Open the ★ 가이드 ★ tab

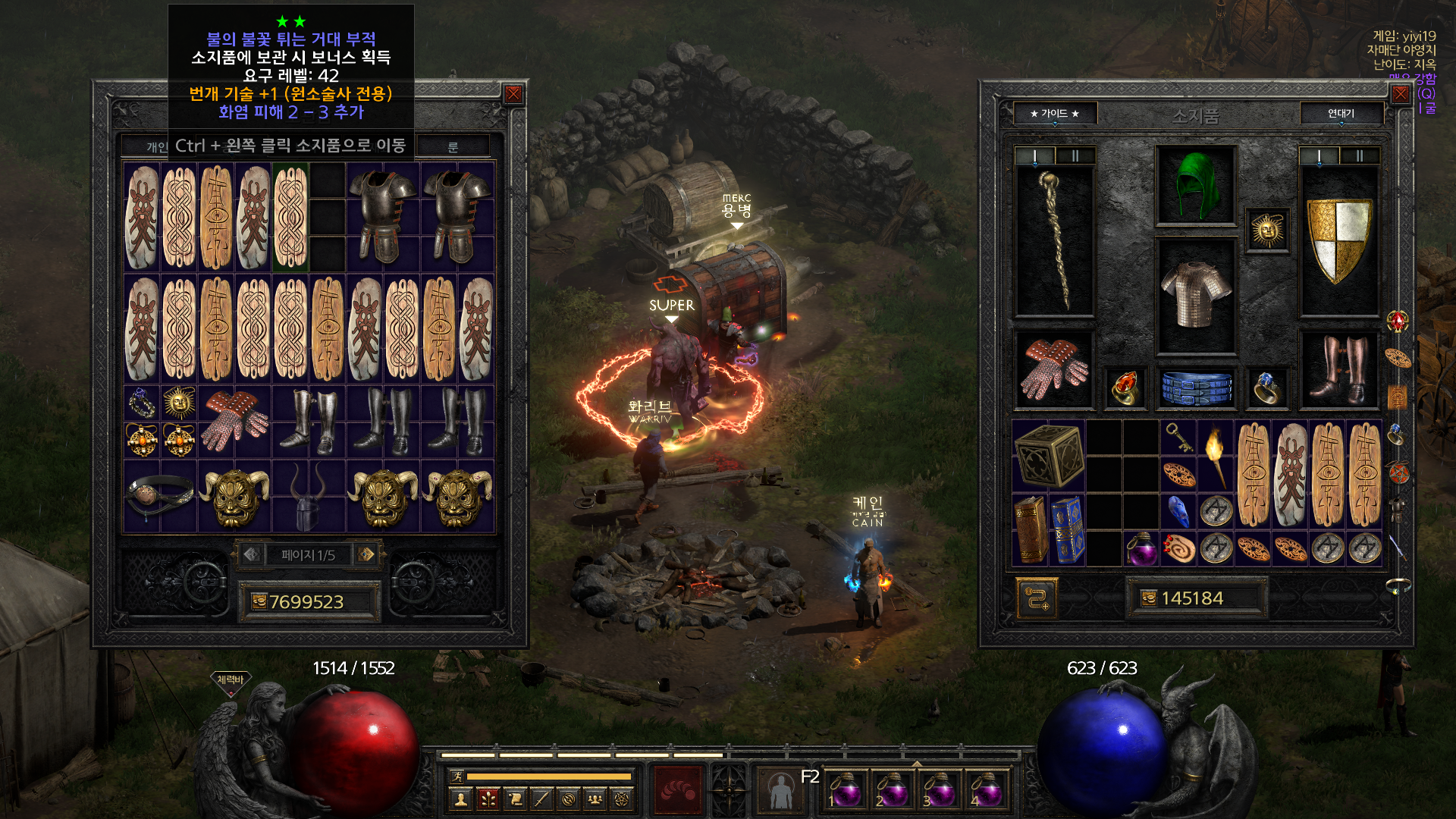coord(1054,114)
